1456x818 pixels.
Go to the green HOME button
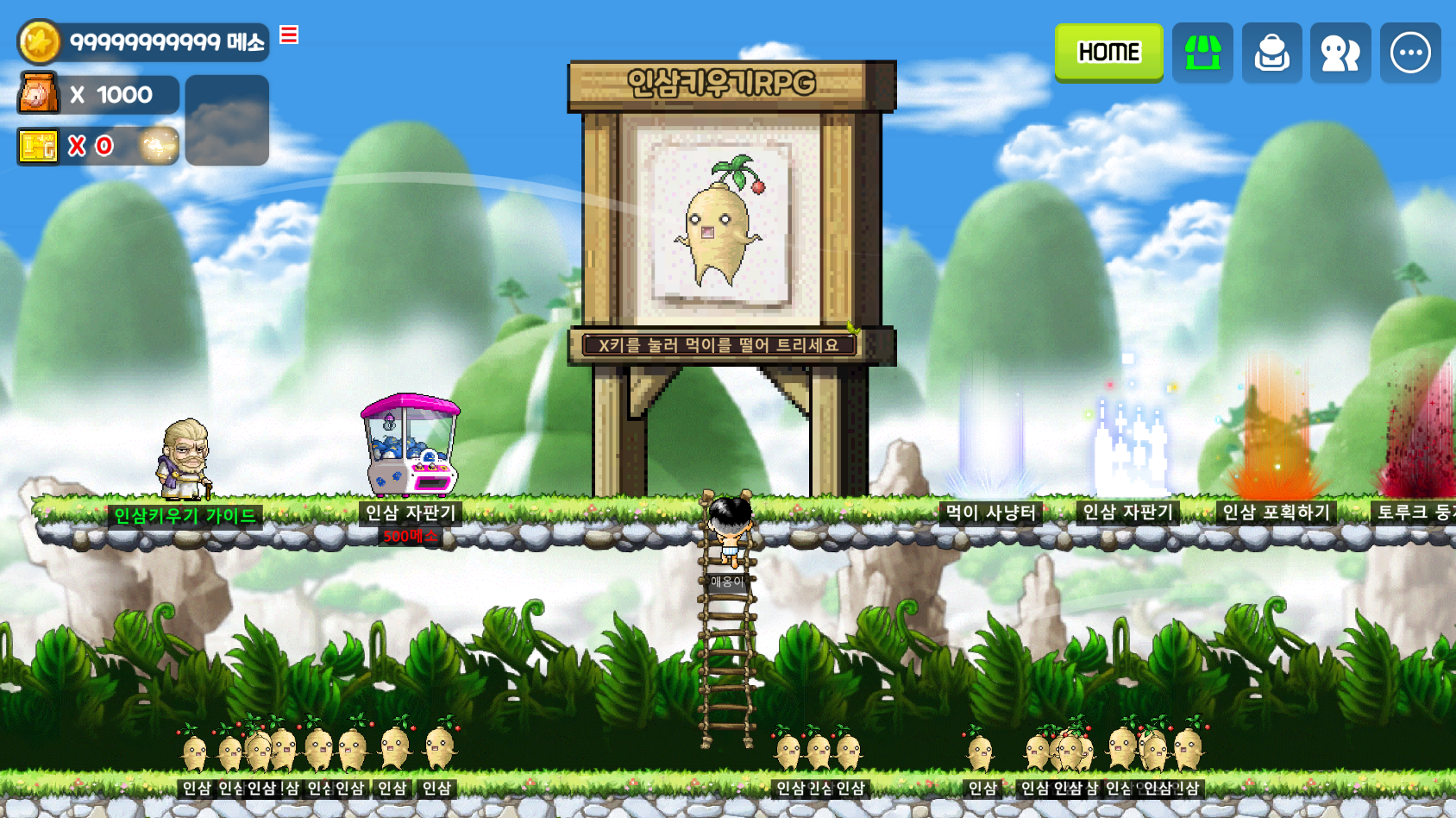point(1108,53)
